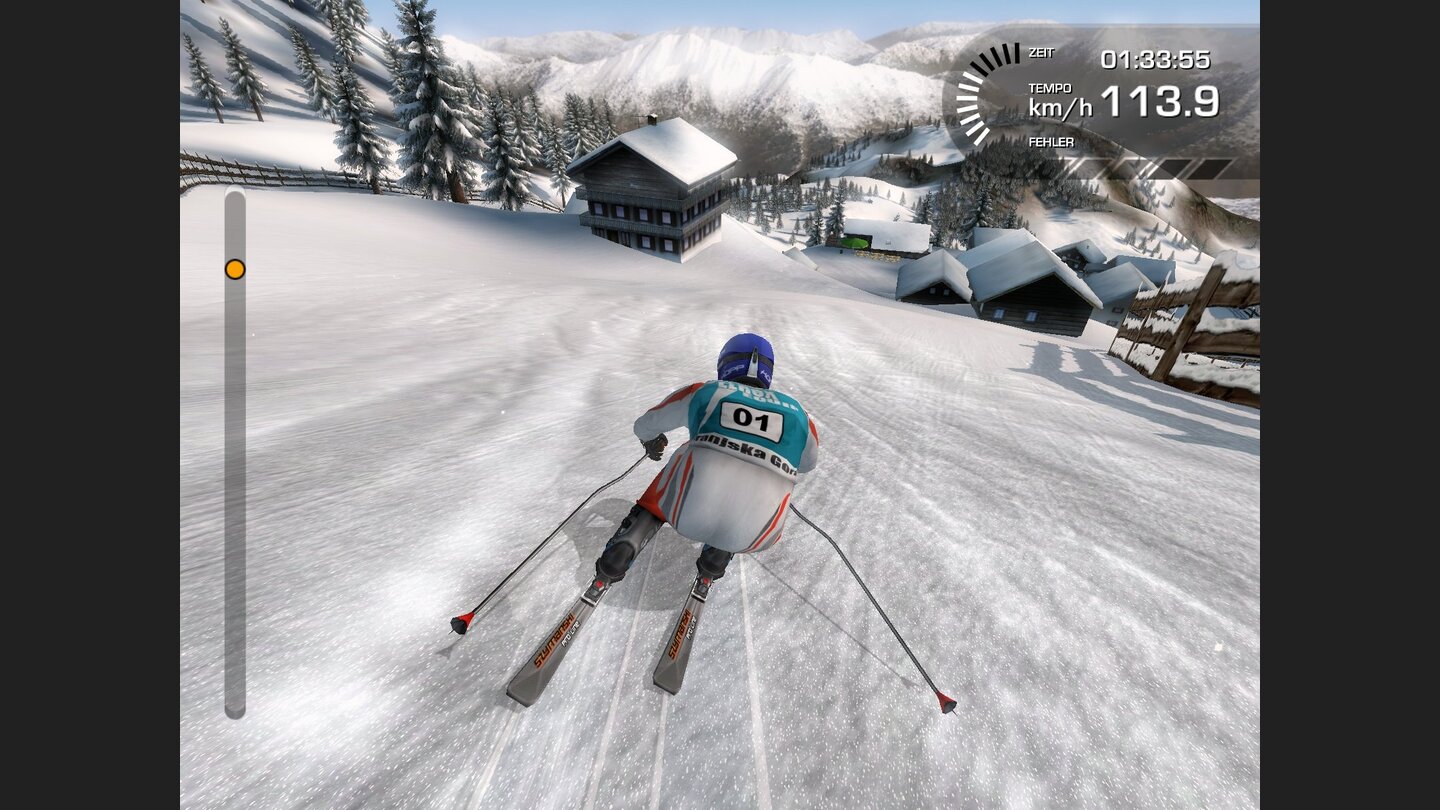Click the TEMPO km/h speed indicator
1440x810 pixels.
[1048, 98]
